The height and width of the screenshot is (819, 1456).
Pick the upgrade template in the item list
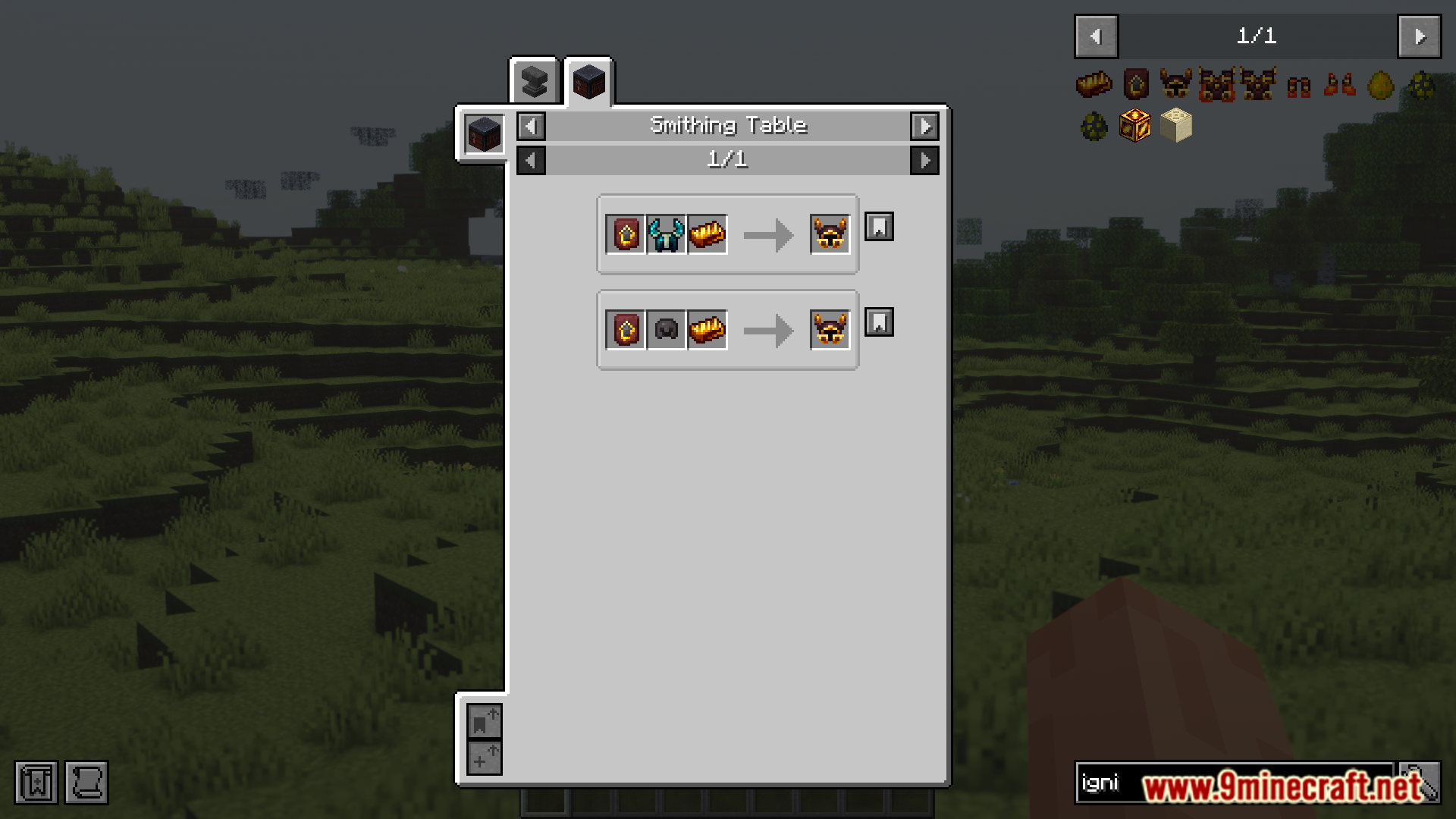tap(1135, 84)
